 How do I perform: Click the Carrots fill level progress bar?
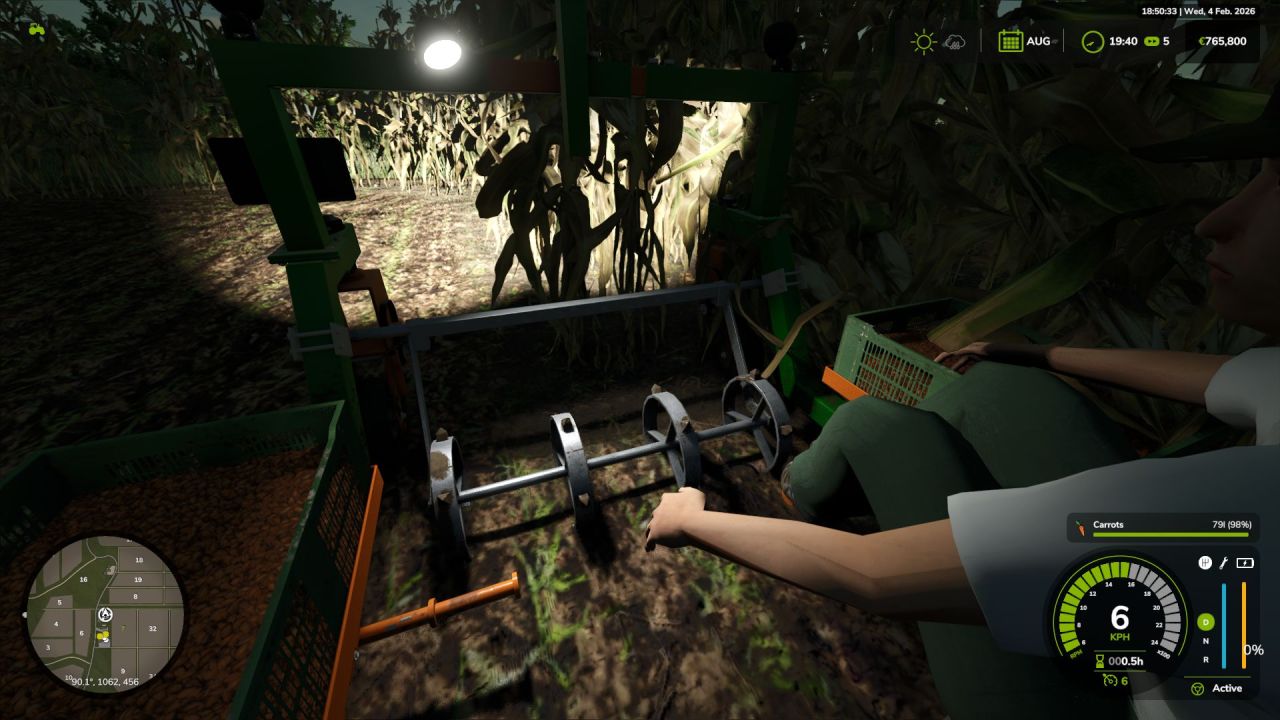pyautogui.click(x=1171, y=537)
